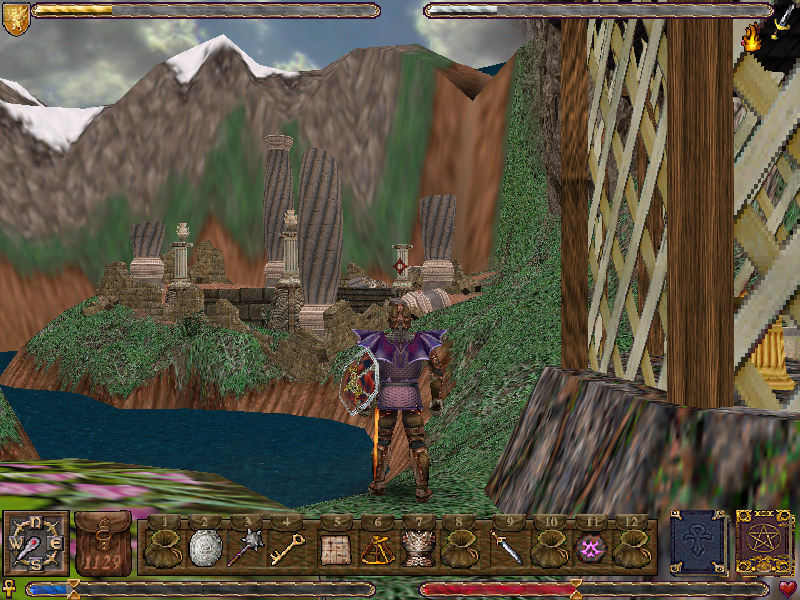
Task: Click the flame icon below the sword
Action: pos(751,40)
